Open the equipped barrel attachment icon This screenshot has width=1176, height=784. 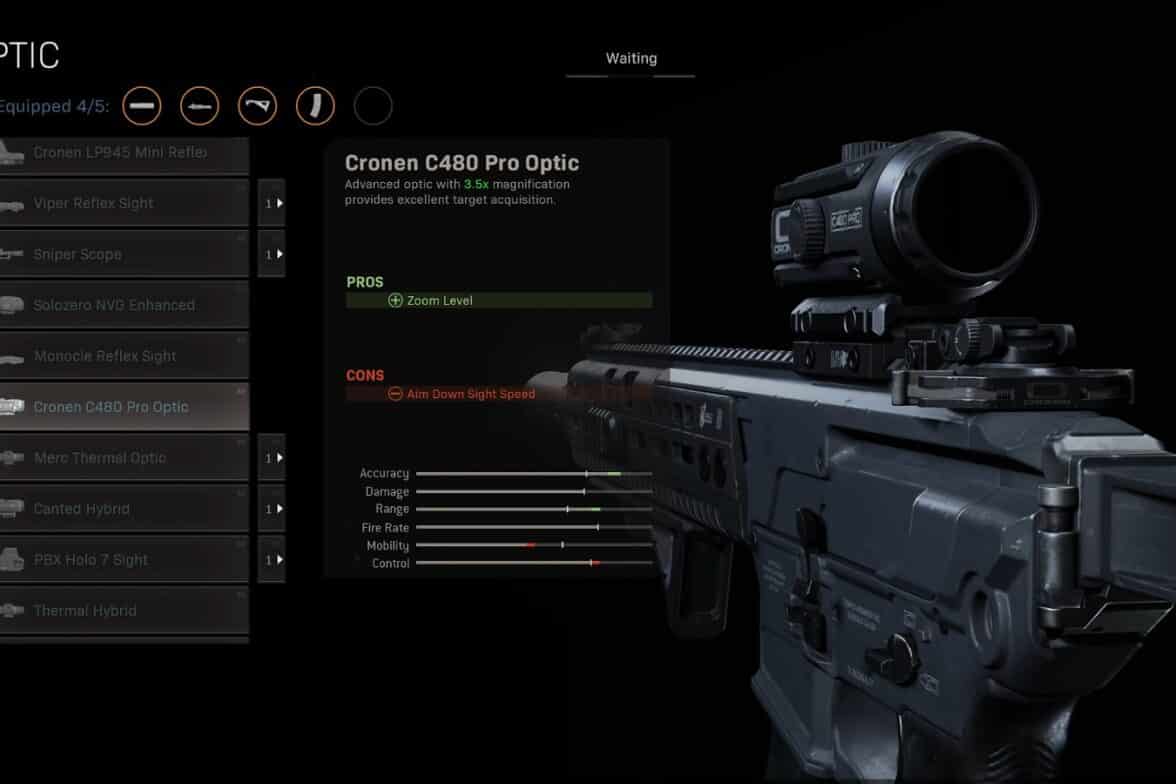pyautogui.click(x=200, y=106)
